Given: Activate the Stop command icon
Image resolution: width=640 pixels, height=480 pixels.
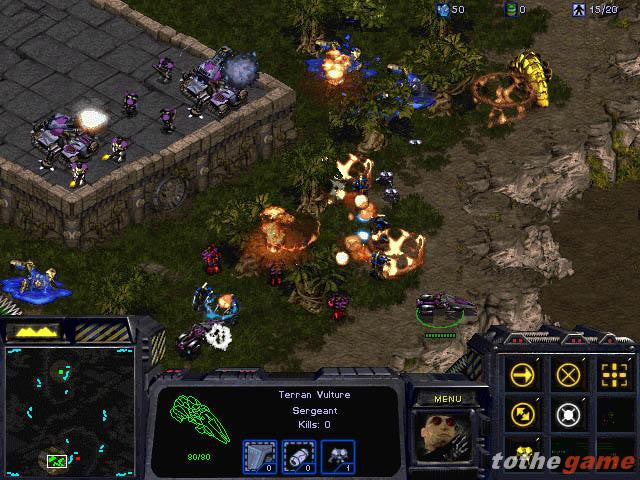Looking at the screenshot, I should (x=568, y=374).
